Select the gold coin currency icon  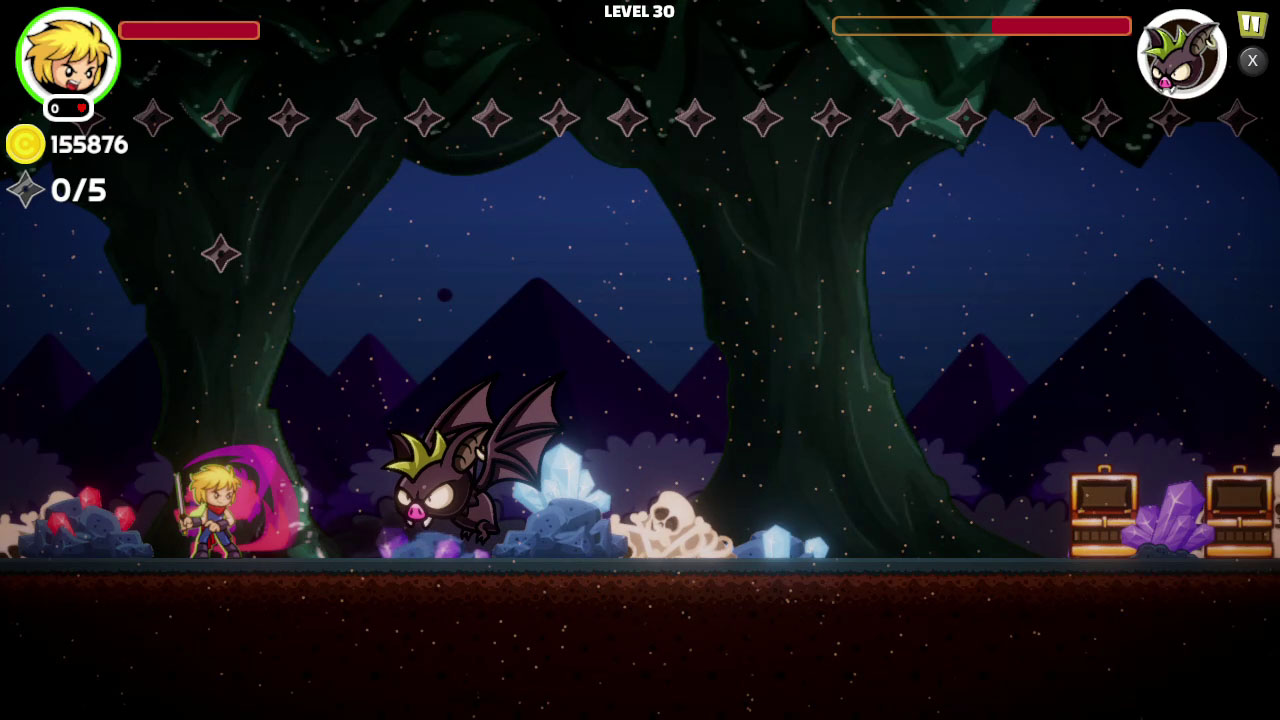[28, 144]
